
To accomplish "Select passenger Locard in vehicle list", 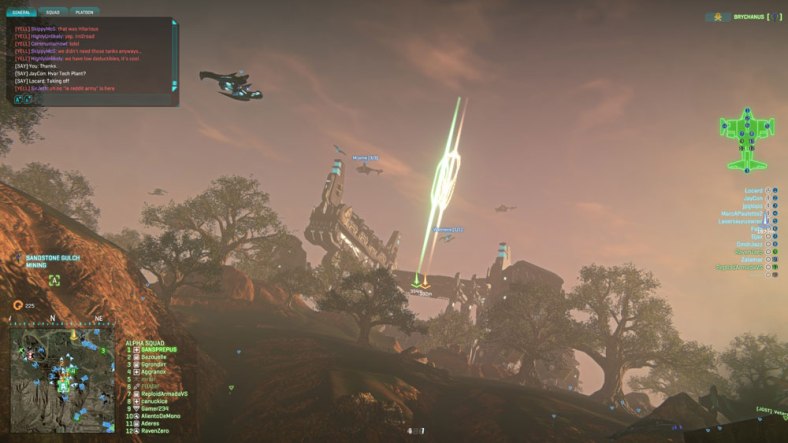I will 753,190.
